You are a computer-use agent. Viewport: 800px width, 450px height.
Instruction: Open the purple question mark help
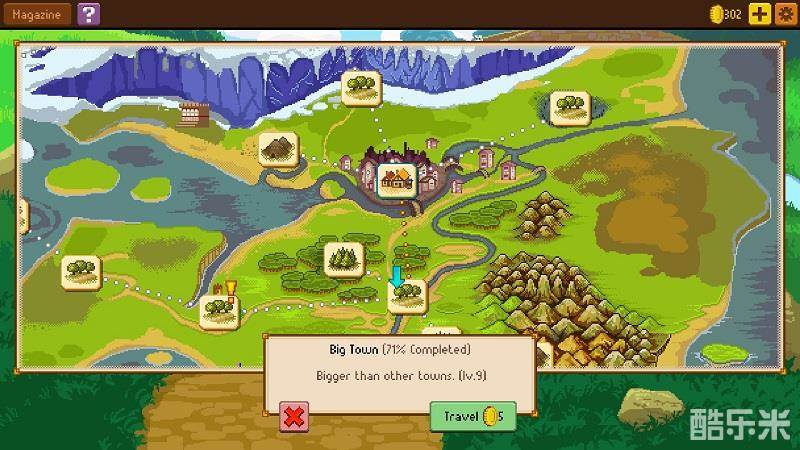(x=89, y=14)
